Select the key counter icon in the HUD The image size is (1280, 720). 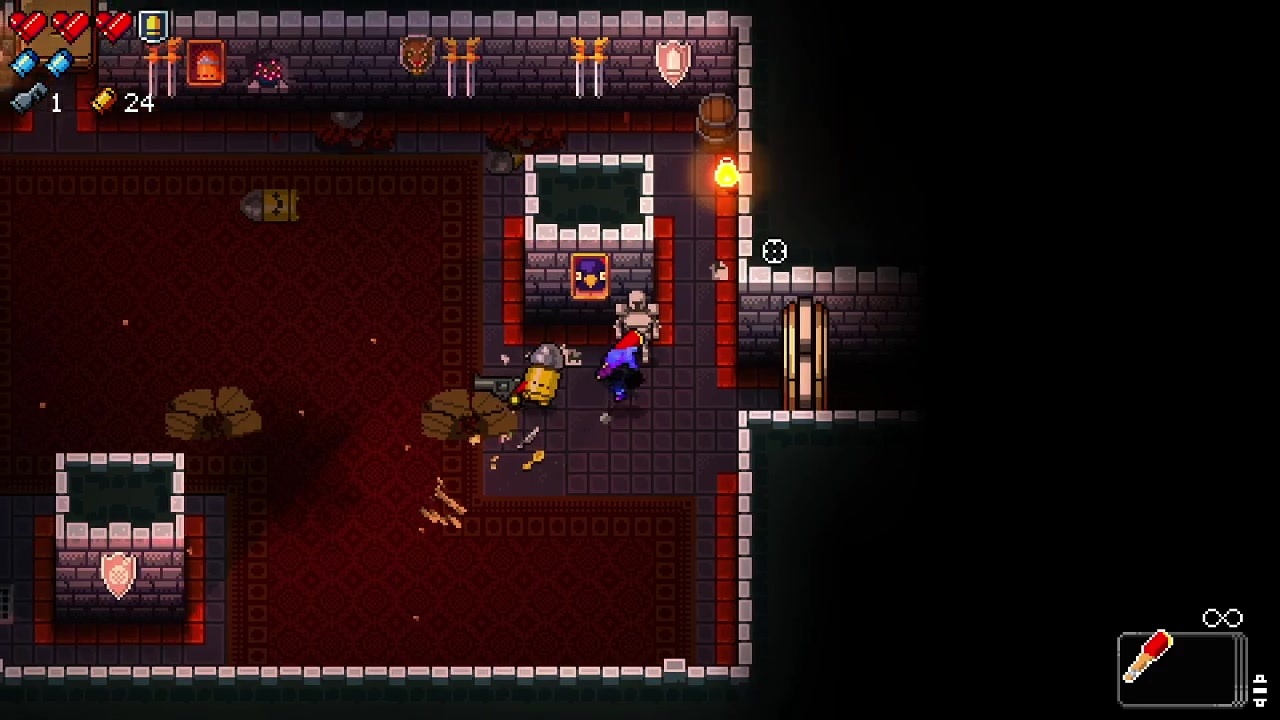(25, 100)
